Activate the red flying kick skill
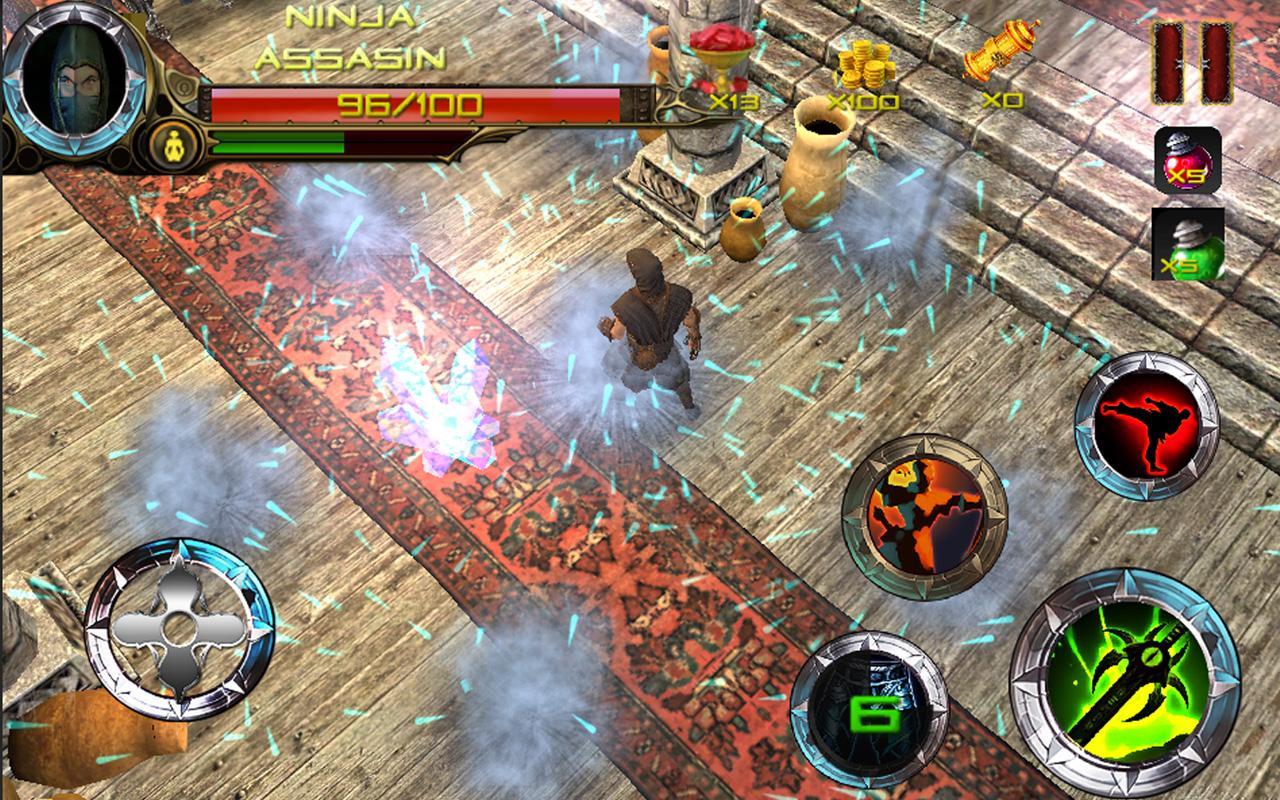Screen dimensions: 1280x800 coord(1148,424)
